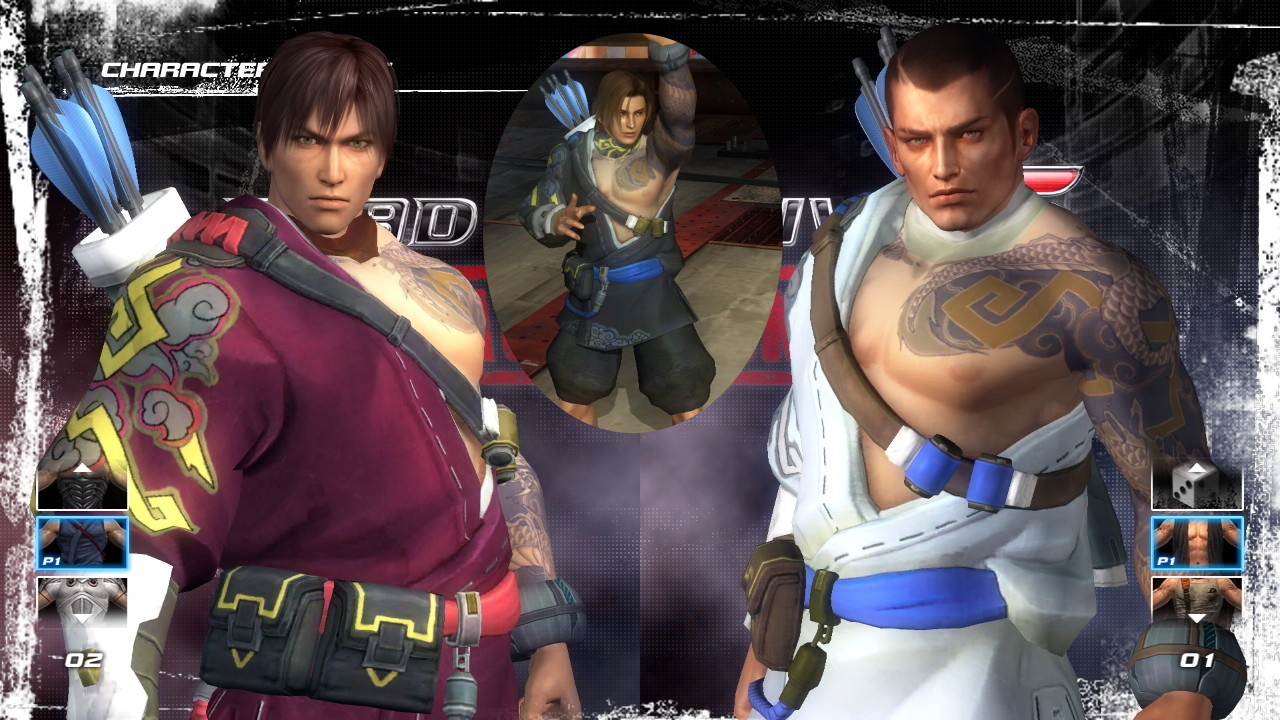Pick the white robed costume icon
The image size is (1280, 720).
82,596
